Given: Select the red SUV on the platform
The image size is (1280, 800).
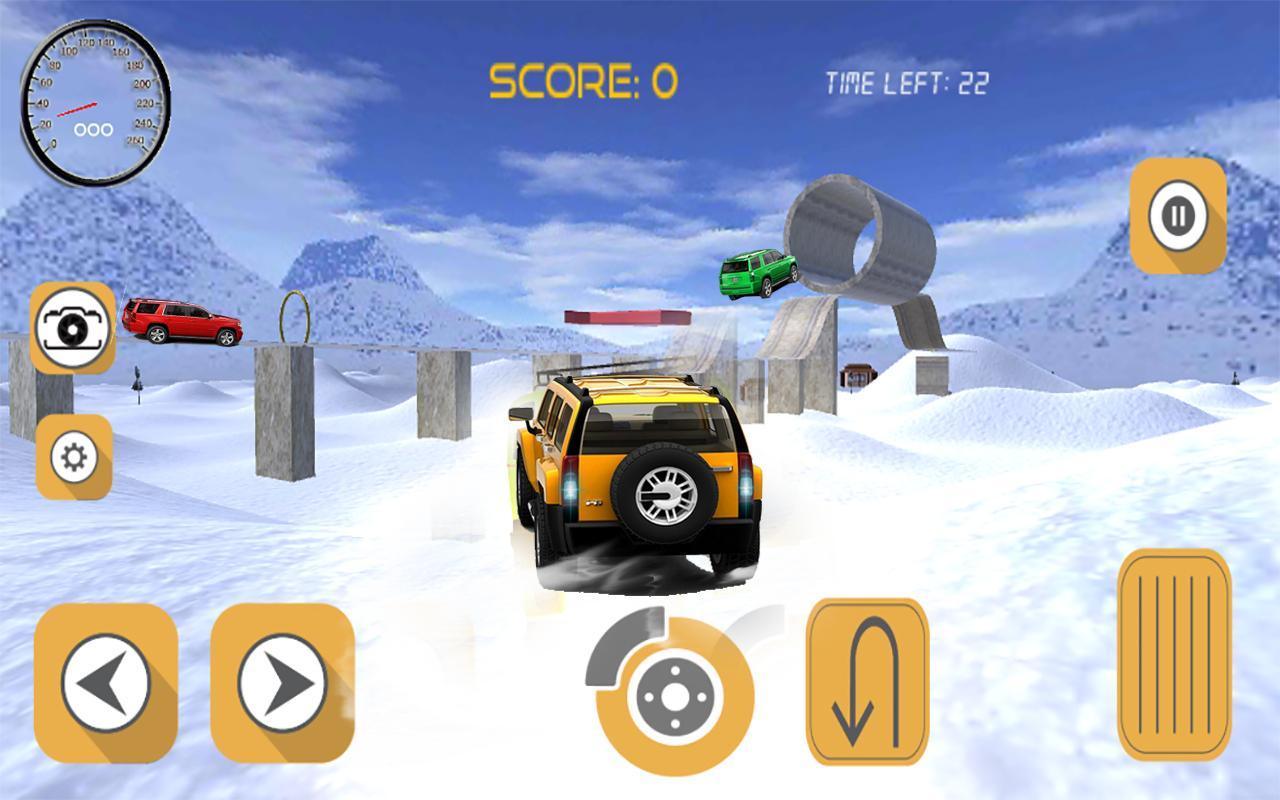Looking at the screenshot, I should coord(182,321).
